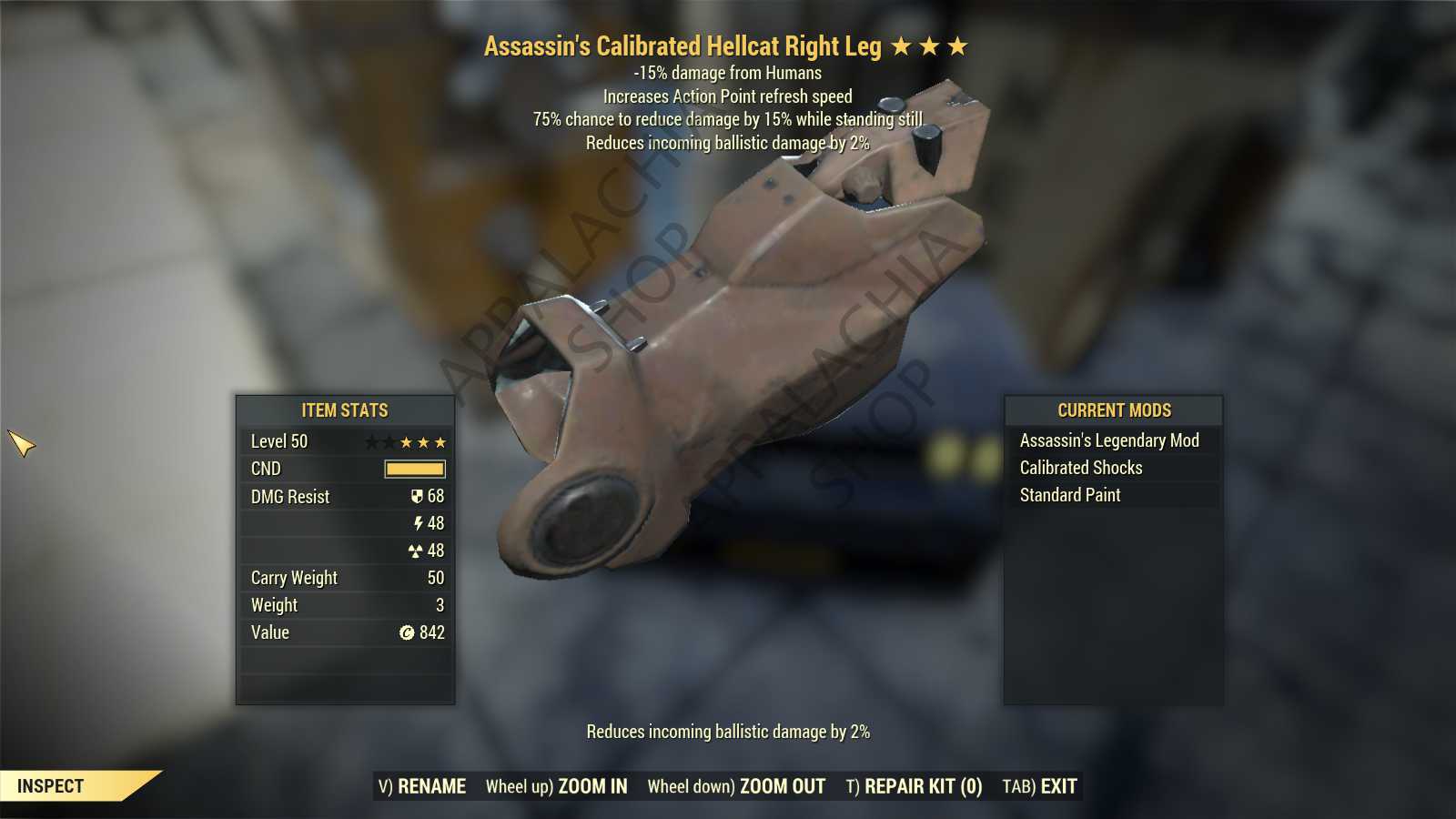This screenshot has width=1456, height=819.
Task: Use the REPAIR KIT option
Action: point(914,786)
